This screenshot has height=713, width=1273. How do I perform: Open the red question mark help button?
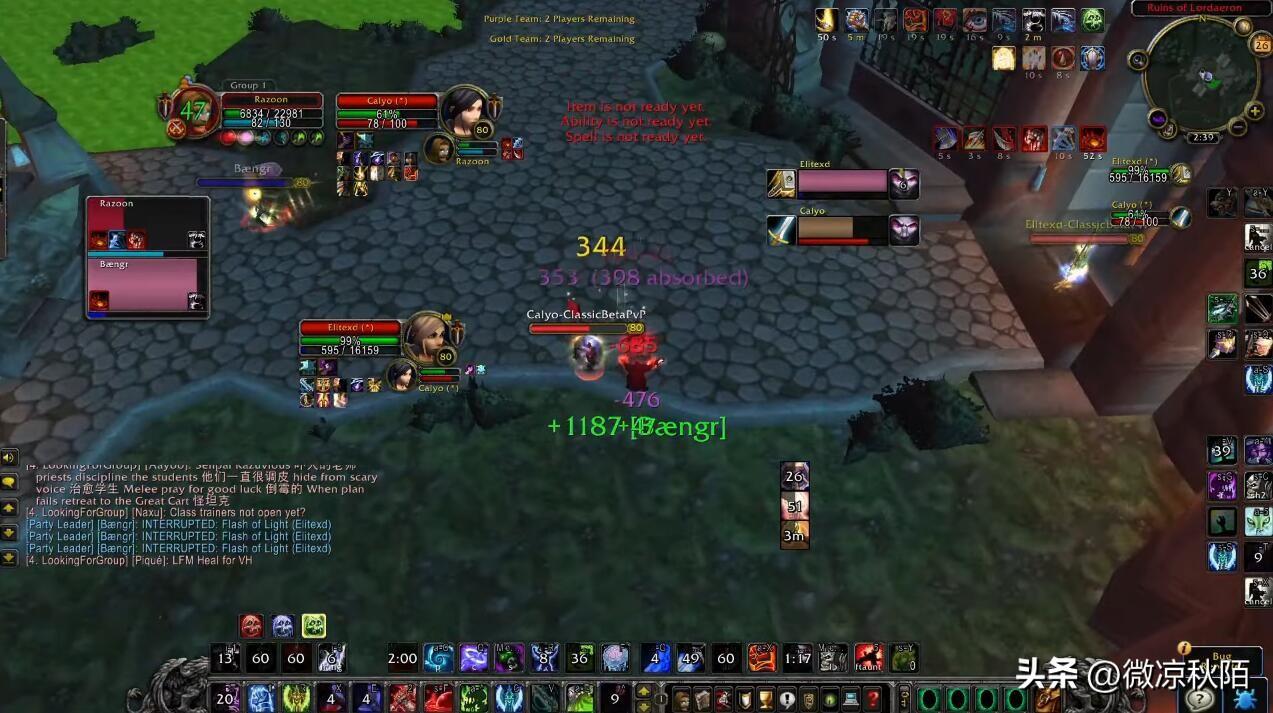872,698
